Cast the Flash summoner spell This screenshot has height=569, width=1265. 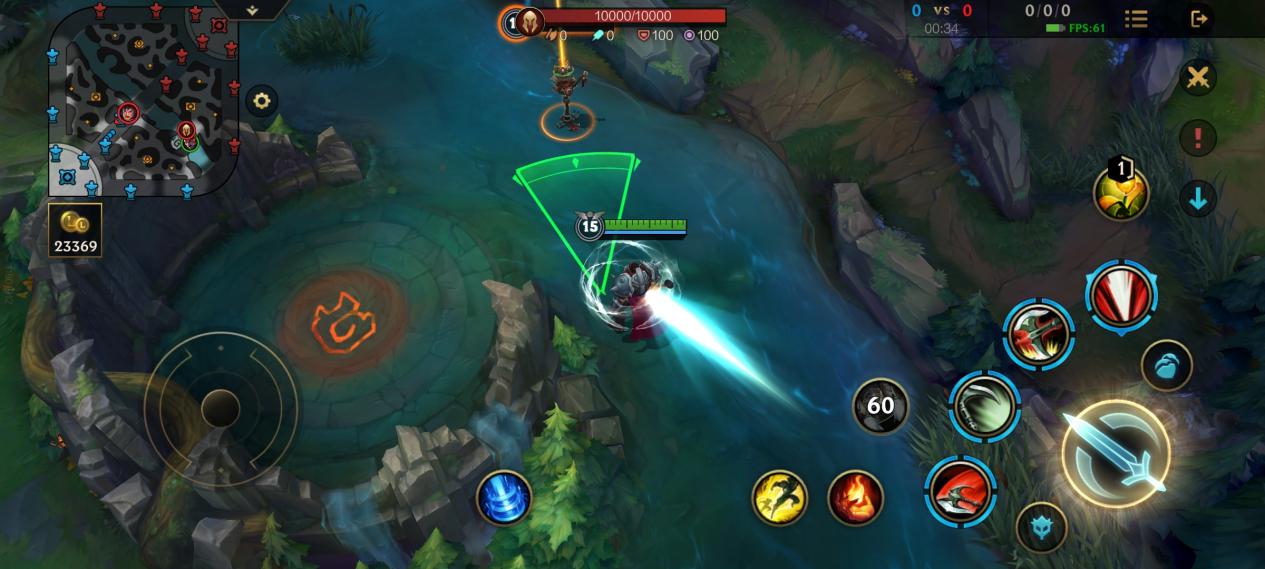[780, 497]
